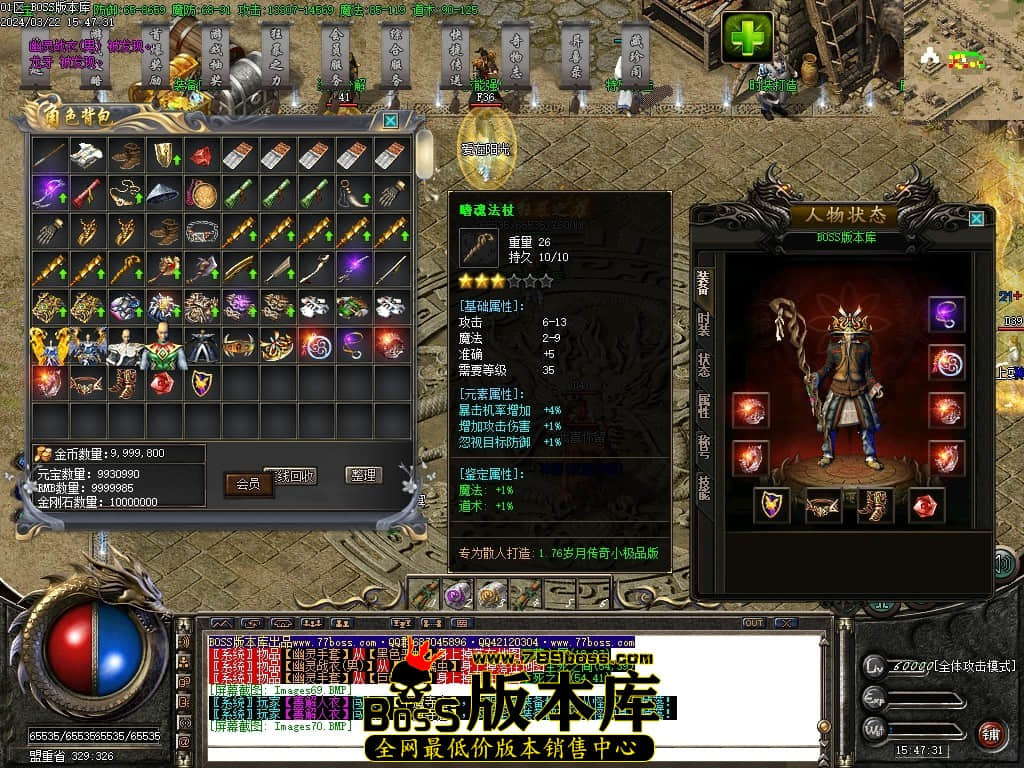Select the equipped boots slot
The width and height of the screenshot is (1024, 768).
coord(875,505)
